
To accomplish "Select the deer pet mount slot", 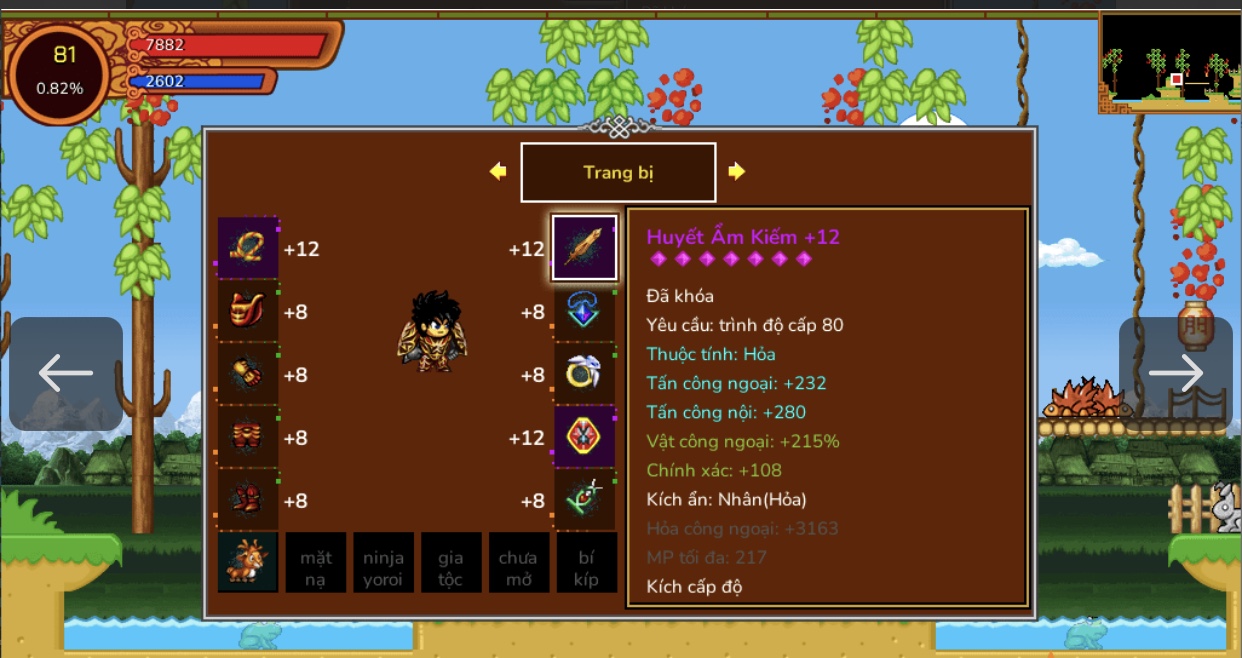I will pyautogui.click(x=248, y=563).
